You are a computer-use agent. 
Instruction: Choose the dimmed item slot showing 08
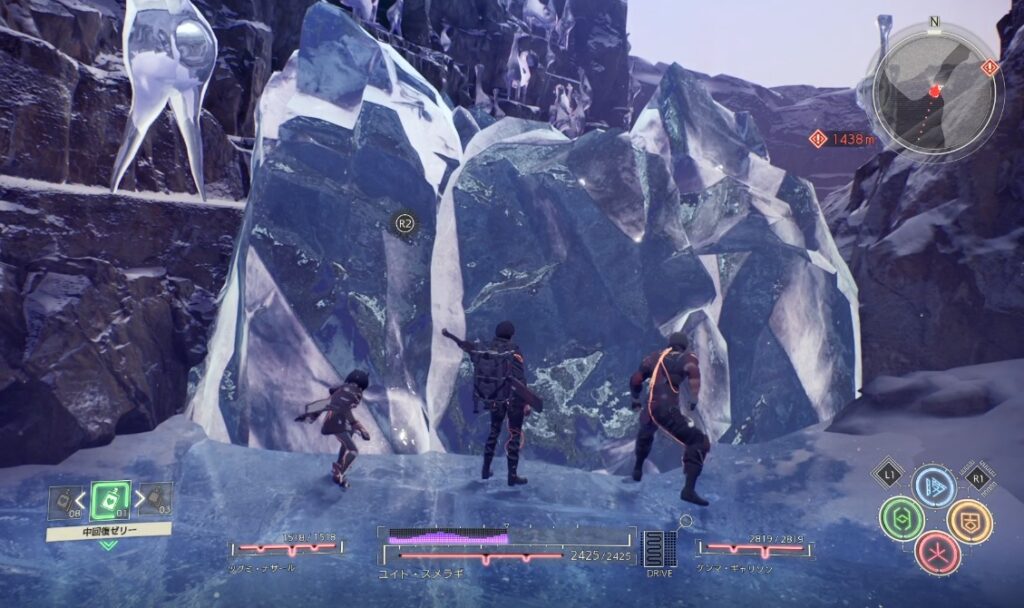click(x=65, y=500)
